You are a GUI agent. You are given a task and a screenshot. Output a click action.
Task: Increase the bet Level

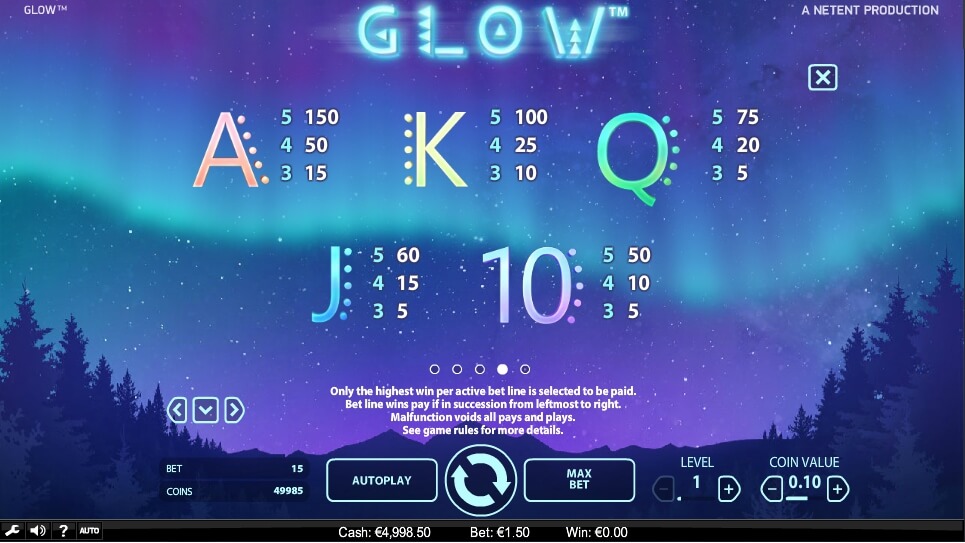coord(729,489)
